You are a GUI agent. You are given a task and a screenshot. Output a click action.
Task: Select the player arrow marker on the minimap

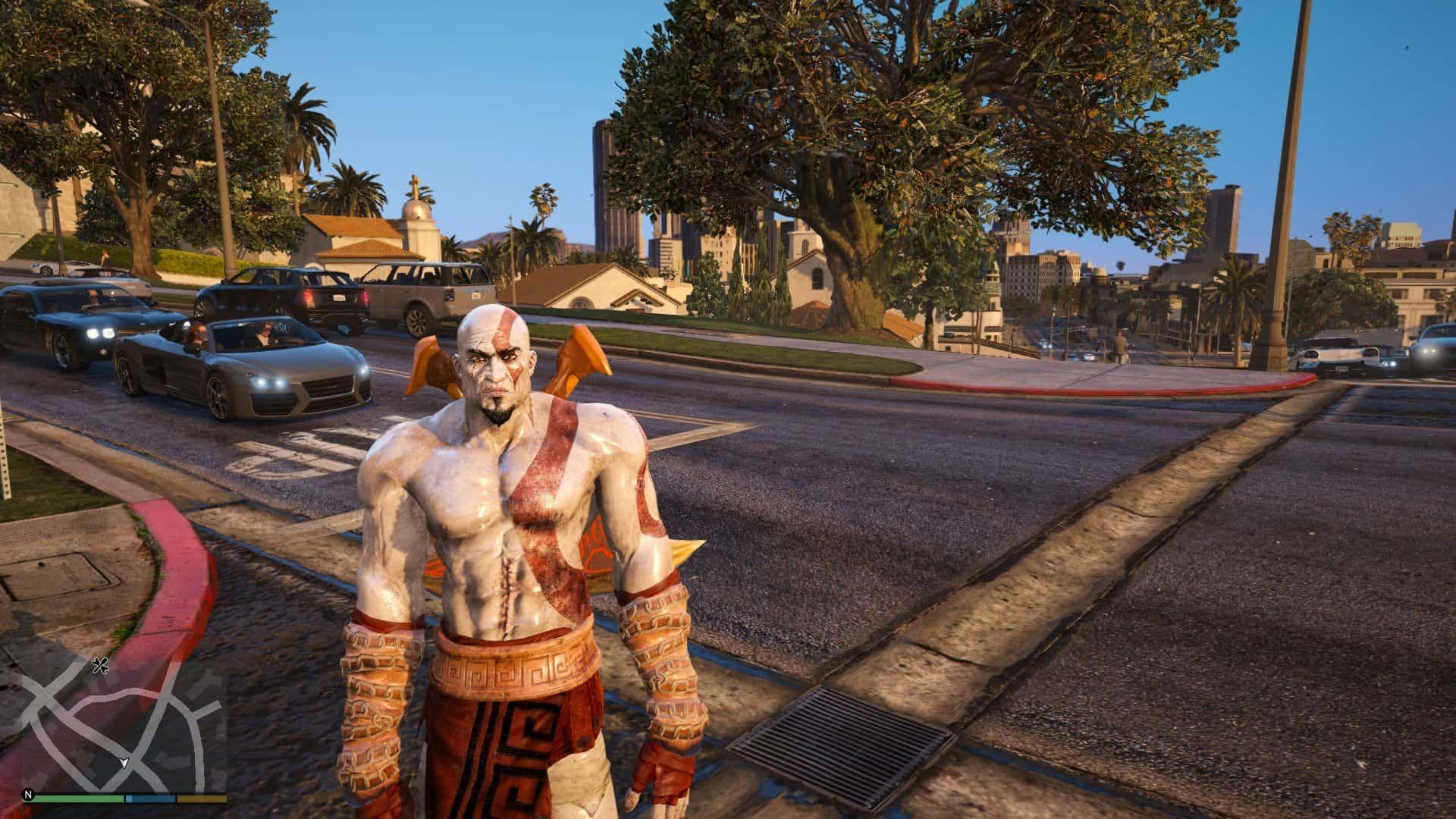tap(124, 762)
